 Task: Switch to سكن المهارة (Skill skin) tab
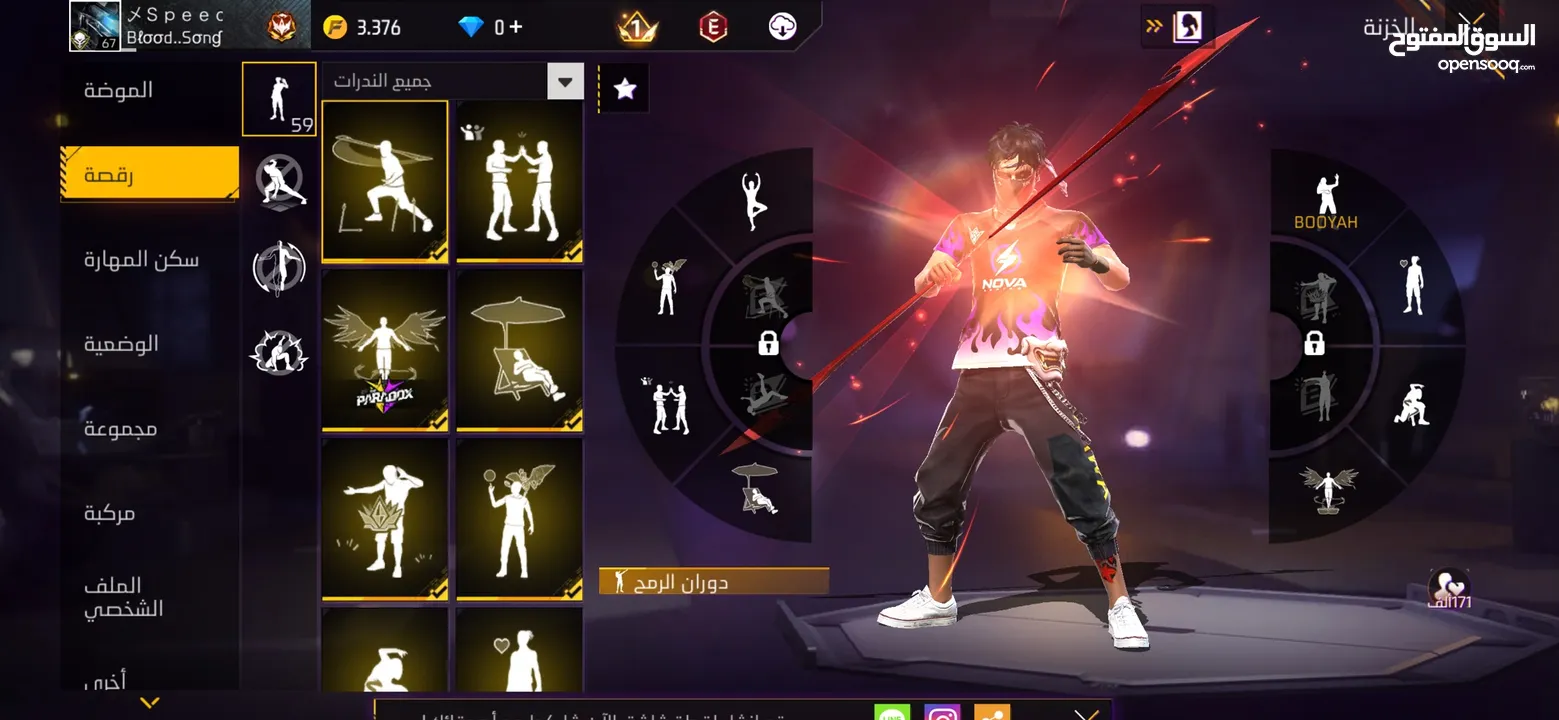pos(141,260)
